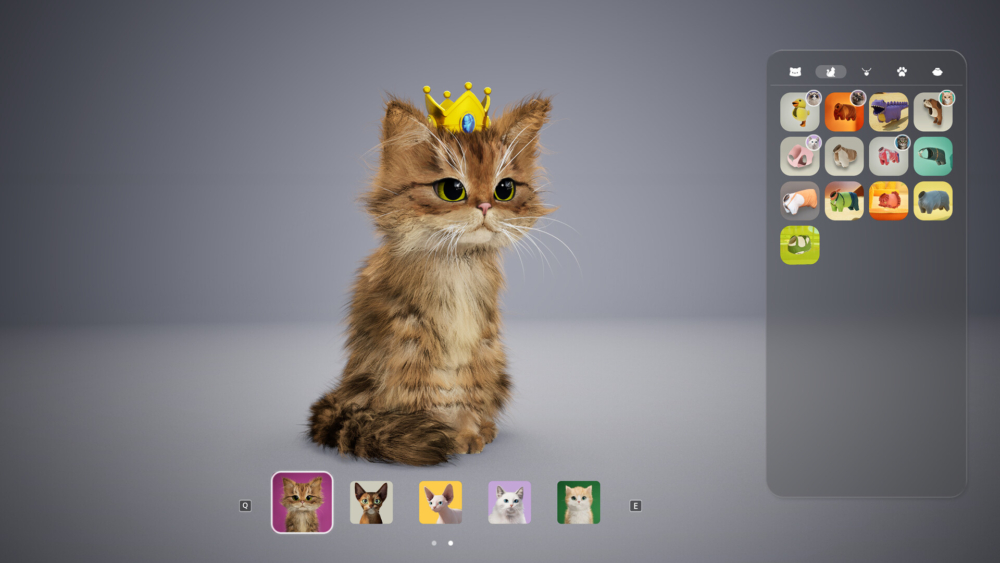
Task: Select the brown bear costume on orange
Action: [844, 112]
